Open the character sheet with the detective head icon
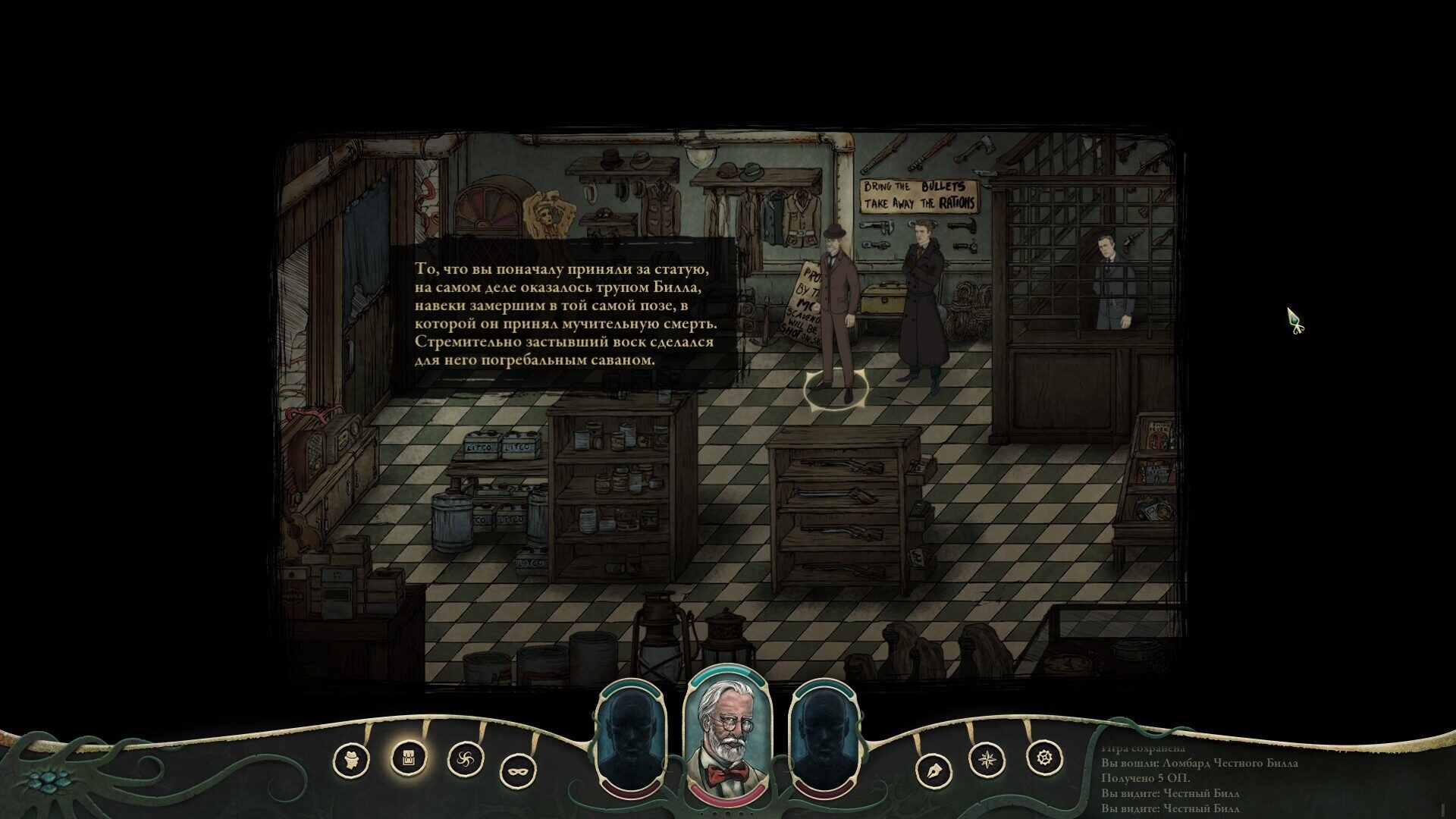The width and height of the screenshot is (1456, 819). (351, 759)
